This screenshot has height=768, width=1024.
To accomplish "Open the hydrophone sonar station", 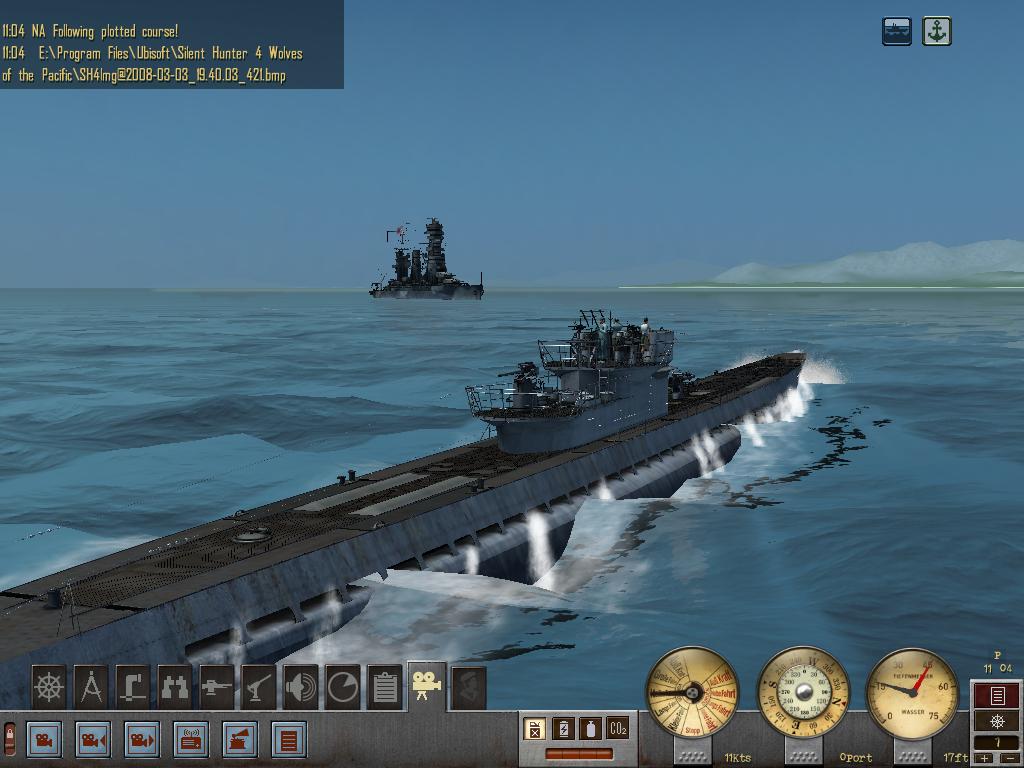I will (x=301, y=688).
